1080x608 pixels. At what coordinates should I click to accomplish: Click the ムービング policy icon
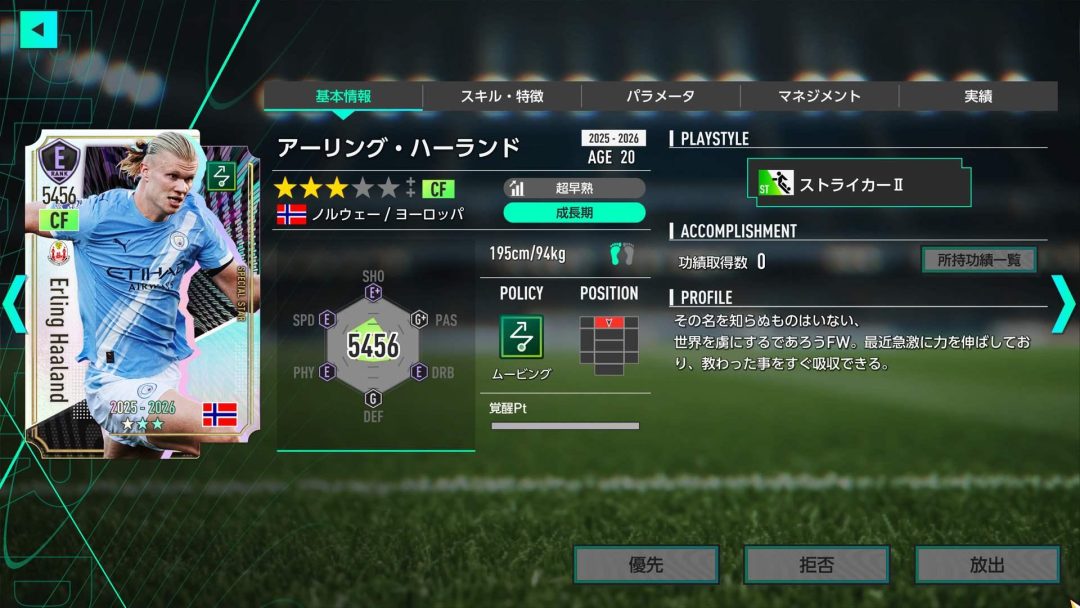click(521, 337)
